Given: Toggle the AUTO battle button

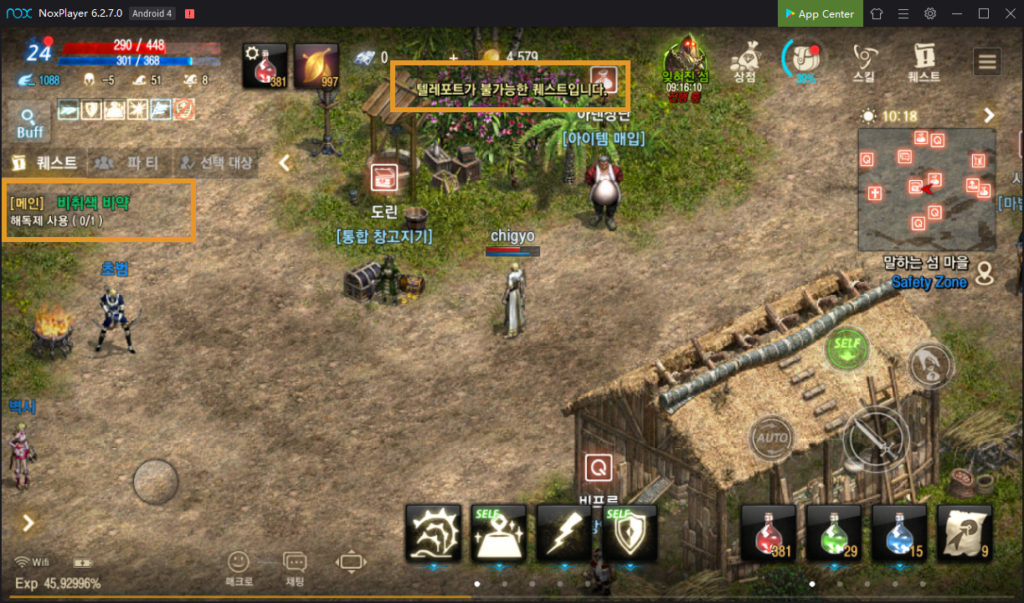Looking at the screenshot, I should (771, 437).
